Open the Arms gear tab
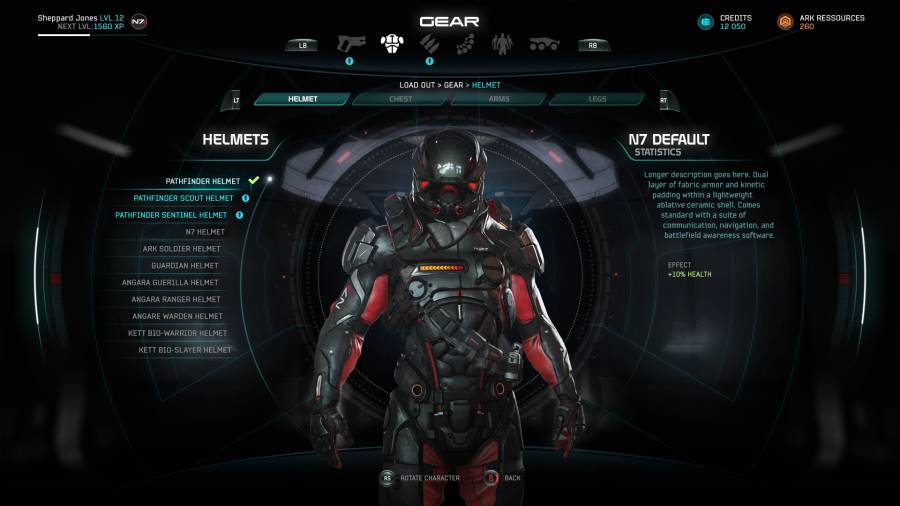900x506 pixels. coord(498,99)
